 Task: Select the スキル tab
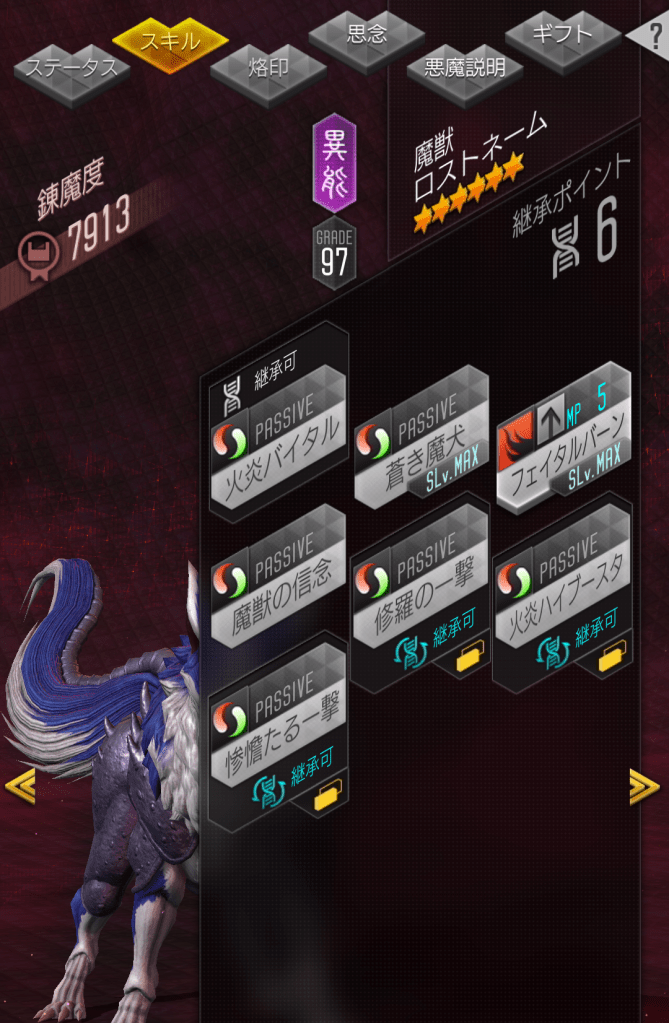point(170,41)
